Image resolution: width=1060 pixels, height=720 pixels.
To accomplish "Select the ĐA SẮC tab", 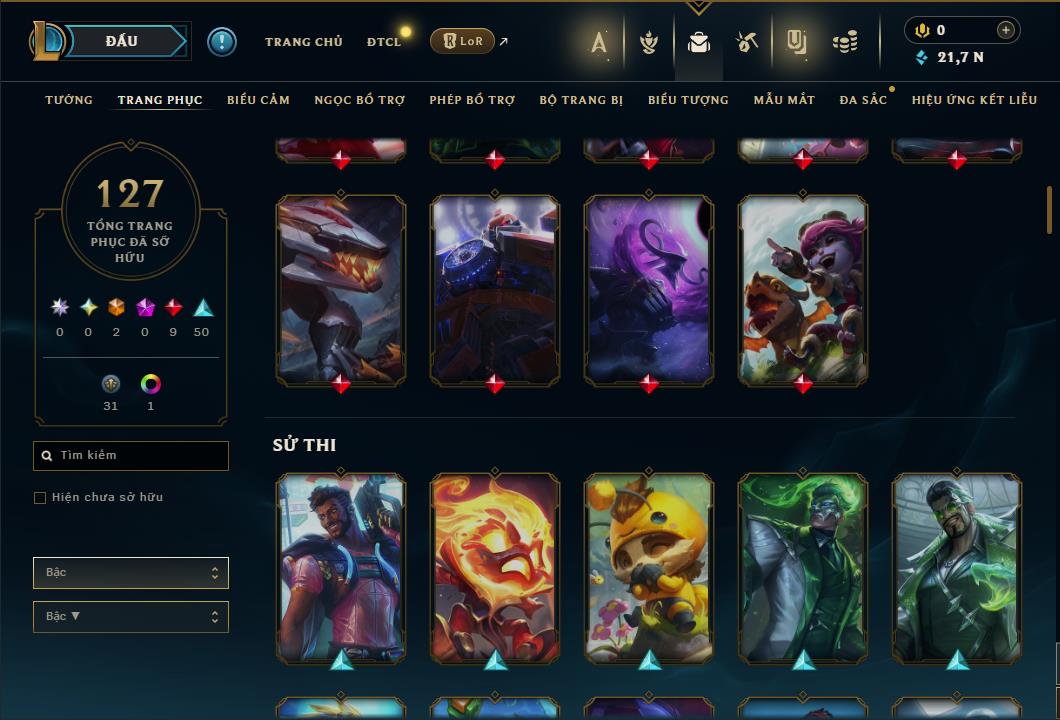I will [x=863, y=100].
